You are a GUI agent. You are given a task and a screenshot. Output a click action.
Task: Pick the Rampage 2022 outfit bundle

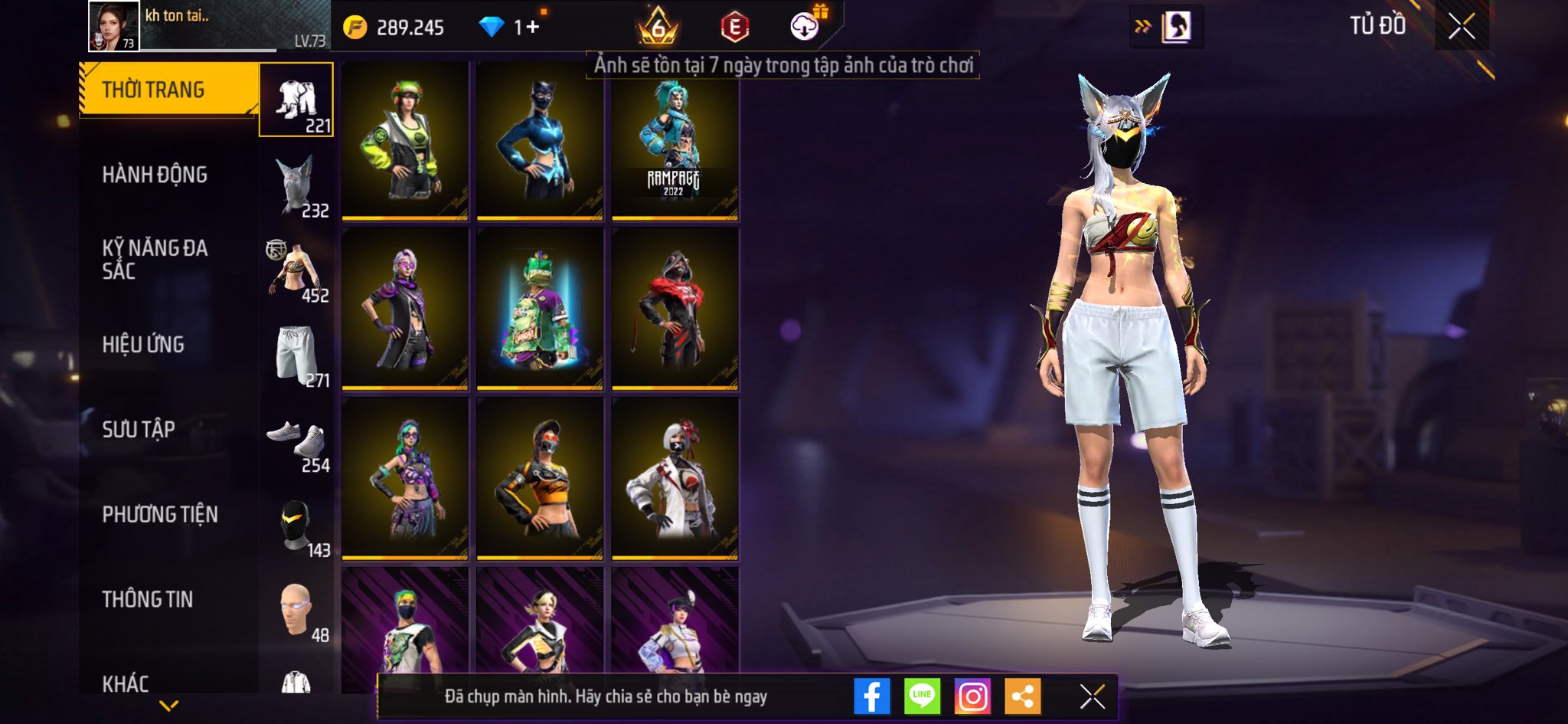(x=675, y=143)
